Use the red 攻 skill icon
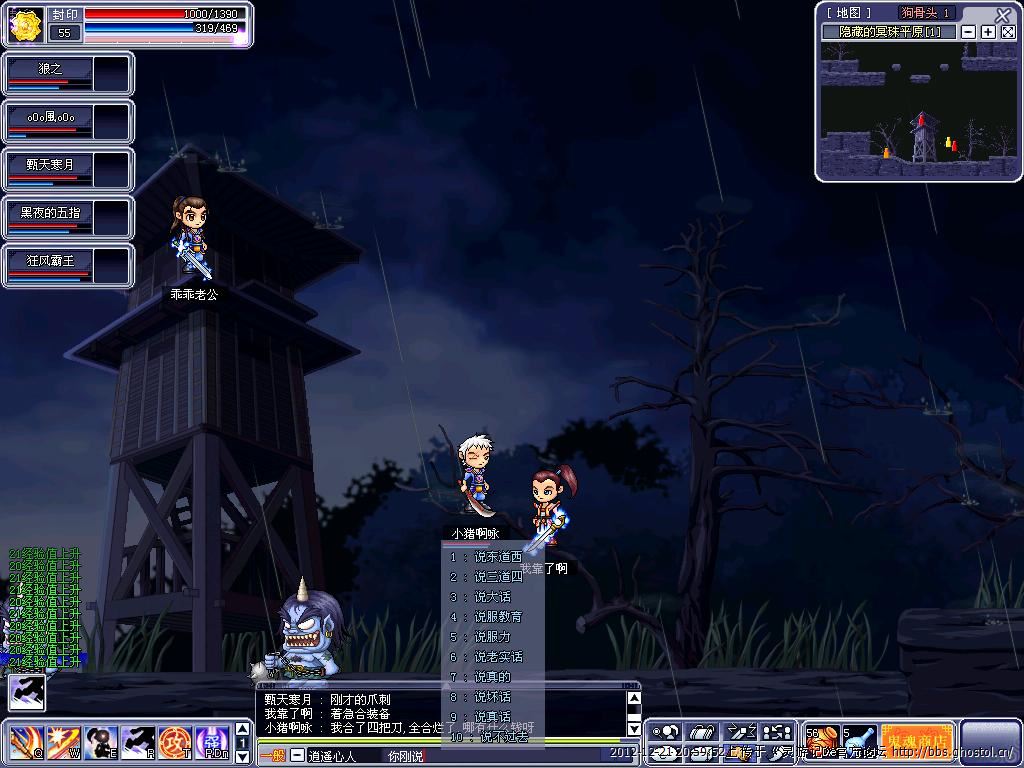 tap(174, 743)
